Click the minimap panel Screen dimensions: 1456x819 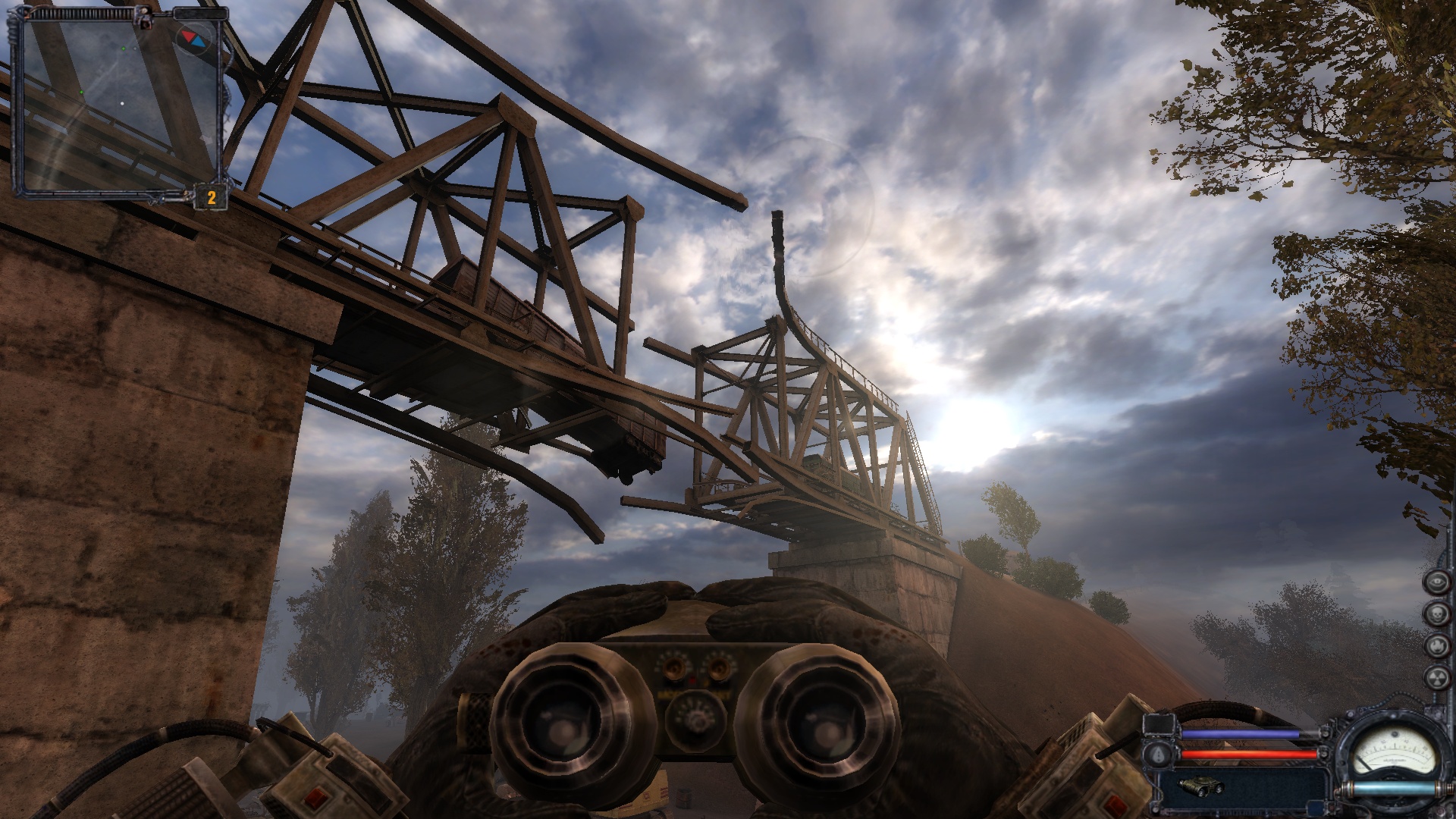[x=118, y=102]
